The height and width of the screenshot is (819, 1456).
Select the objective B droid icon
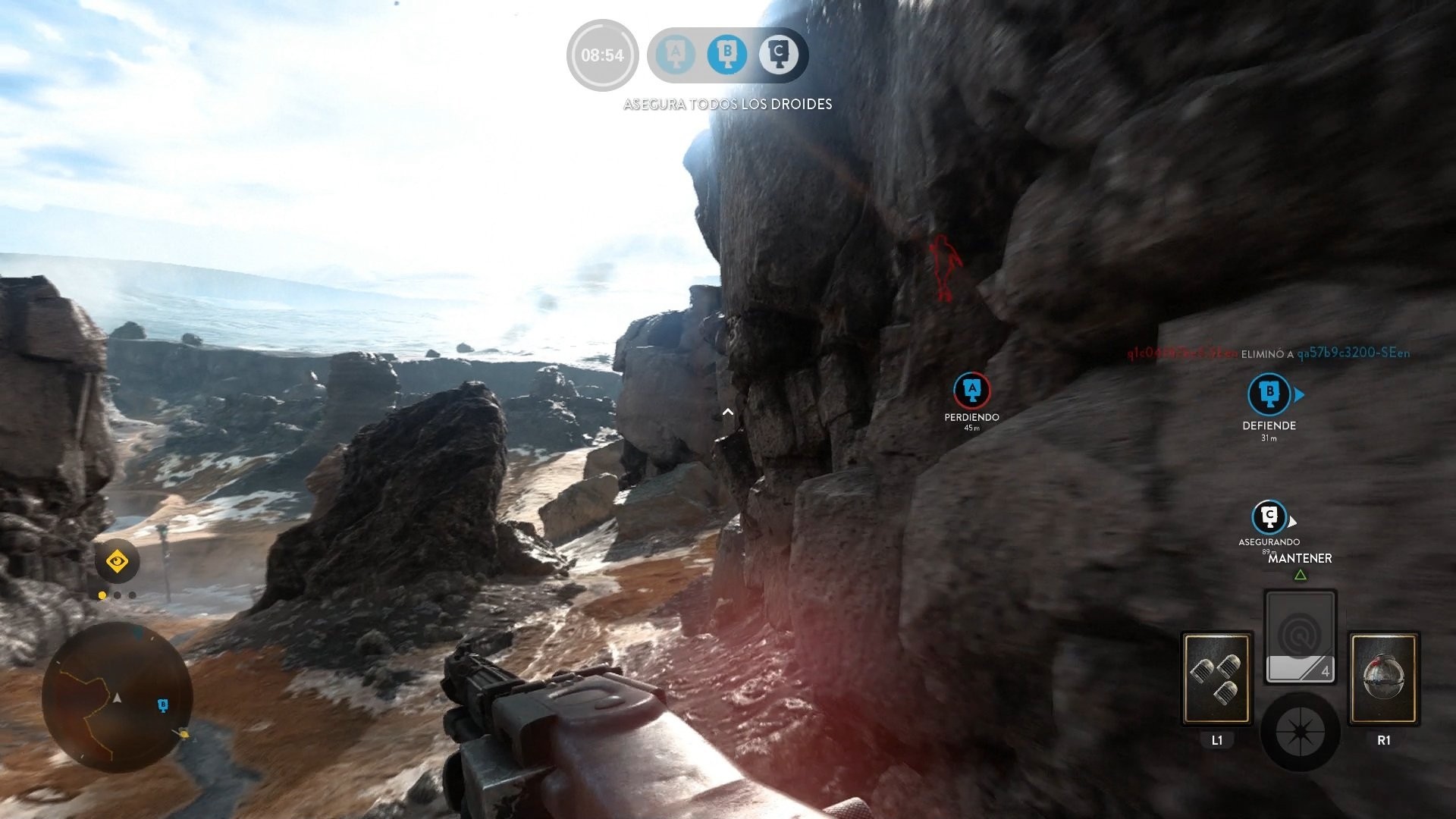point(727,54)
